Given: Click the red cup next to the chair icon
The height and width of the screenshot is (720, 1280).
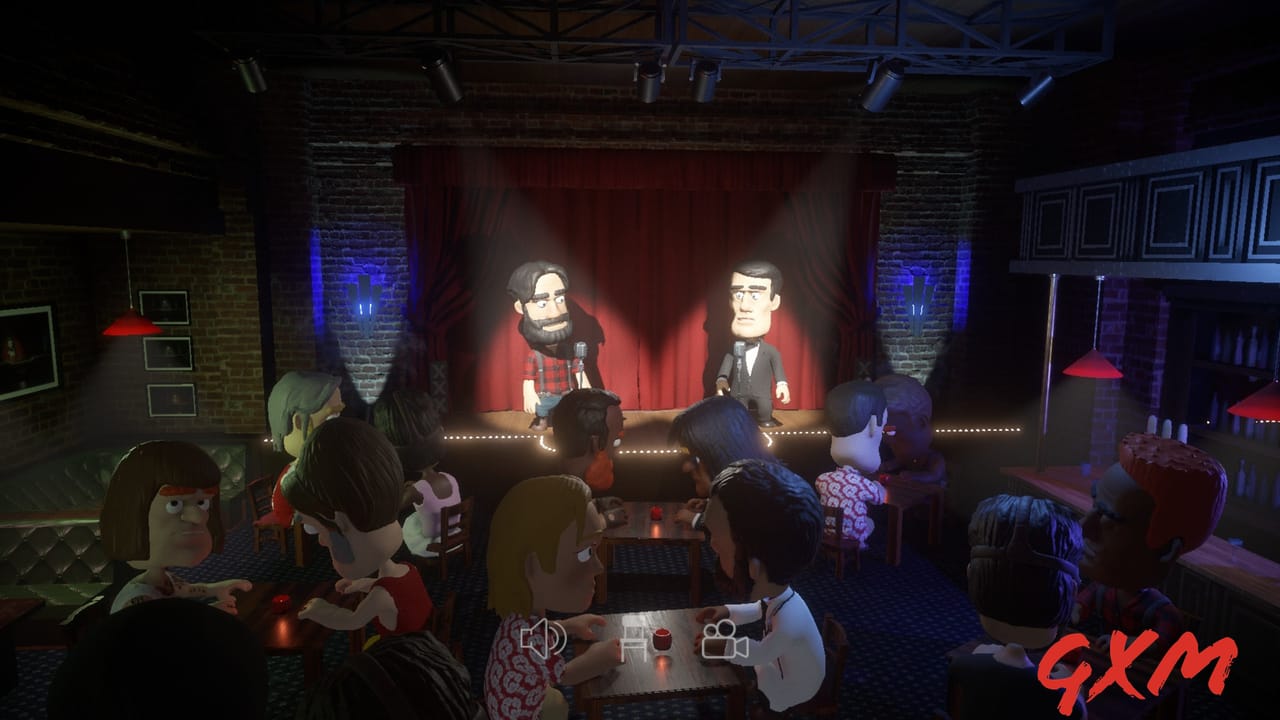Looking at the screenshot, I should (x=661, y=638).
